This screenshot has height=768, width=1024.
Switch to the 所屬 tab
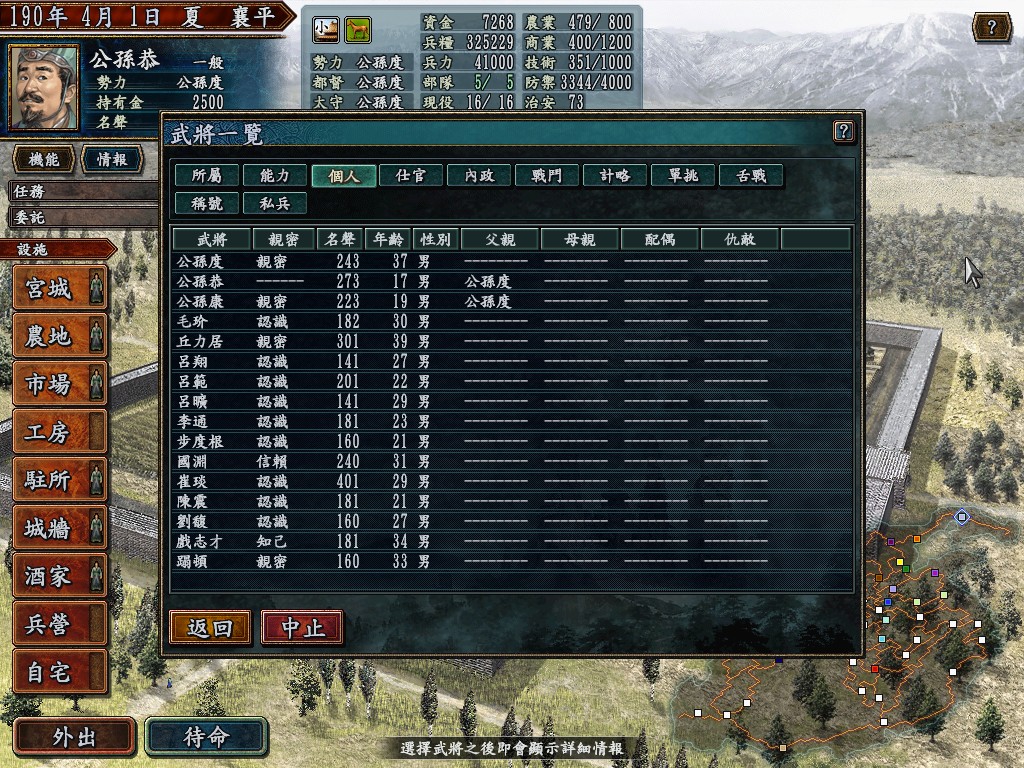207,175
